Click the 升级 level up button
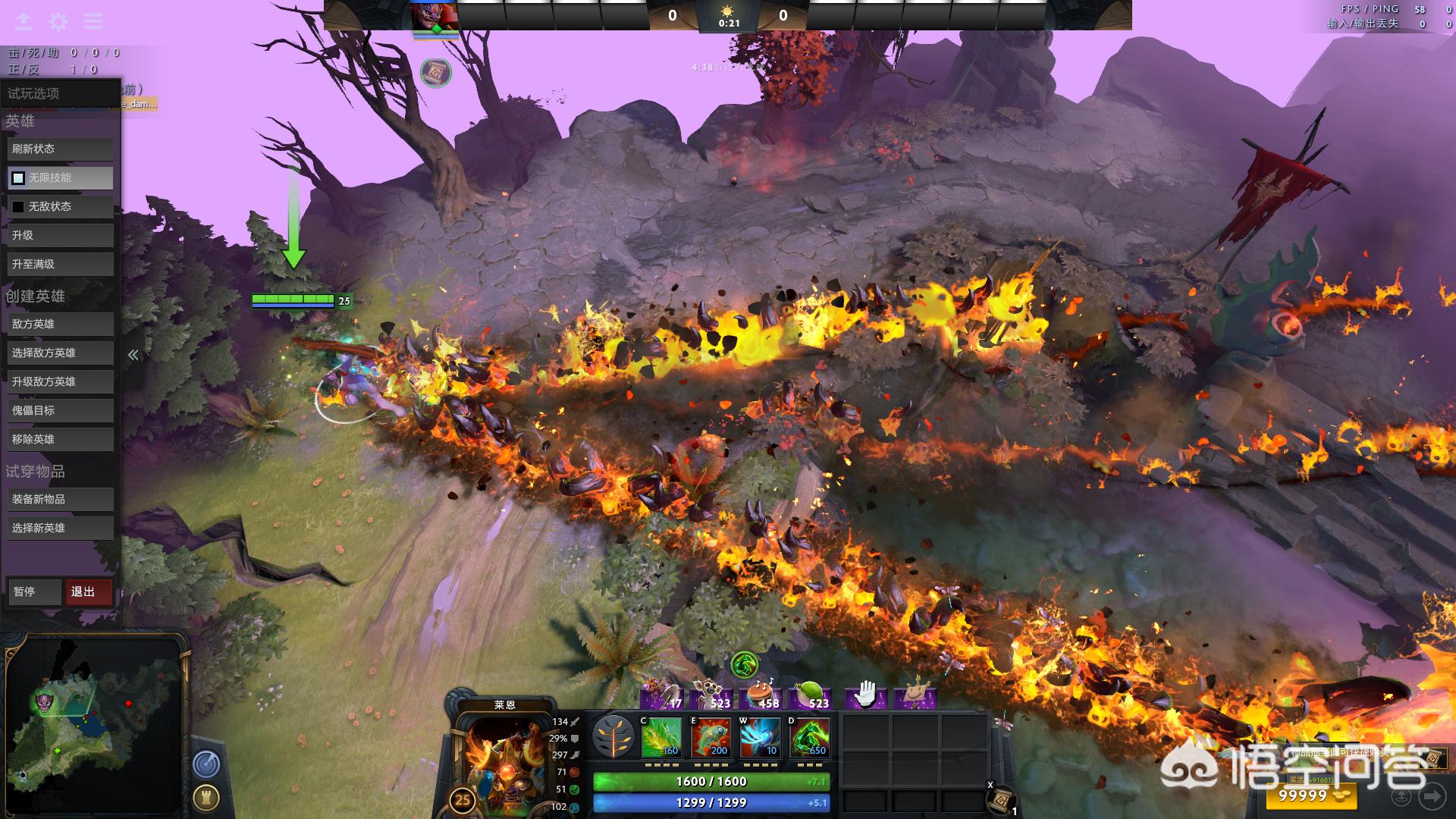This screenshot has height=819, width=1456. 60,236
